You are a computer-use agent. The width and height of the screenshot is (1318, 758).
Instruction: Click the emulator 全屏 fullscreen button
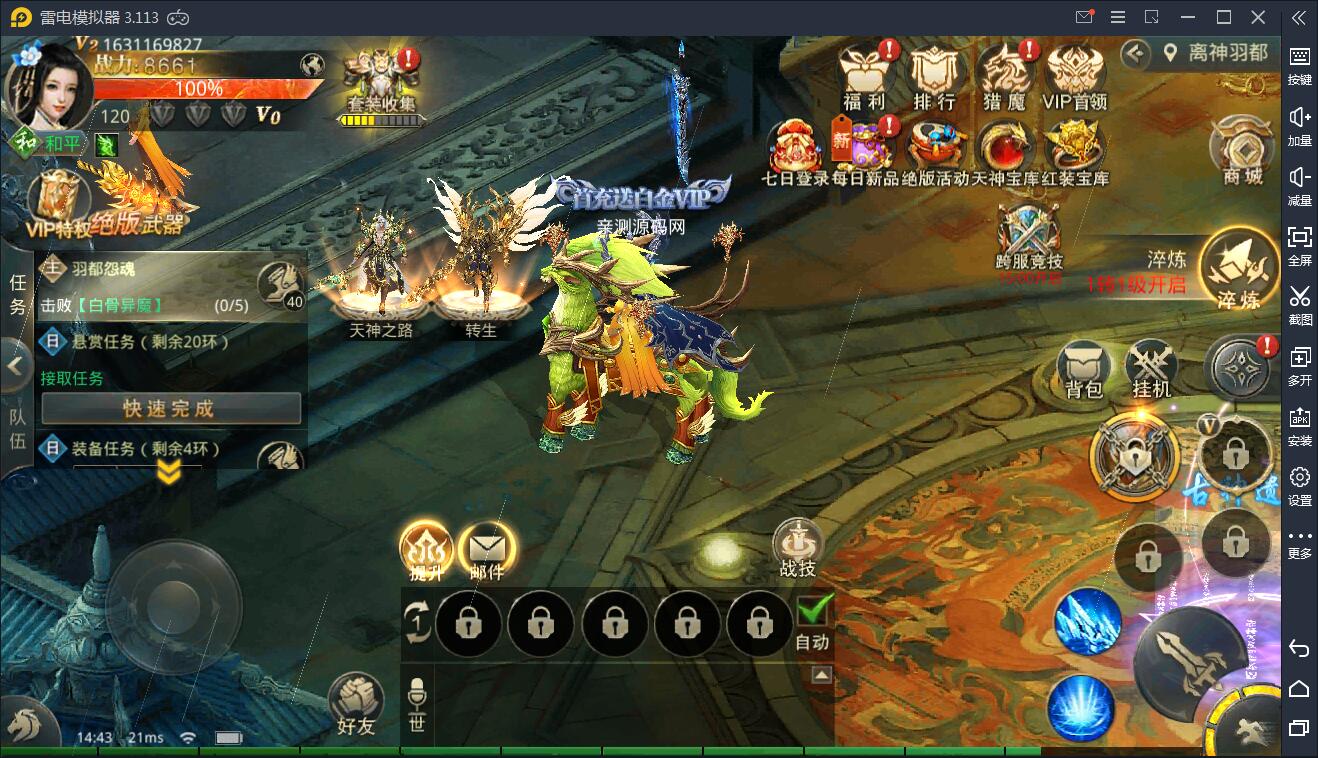1299,244
